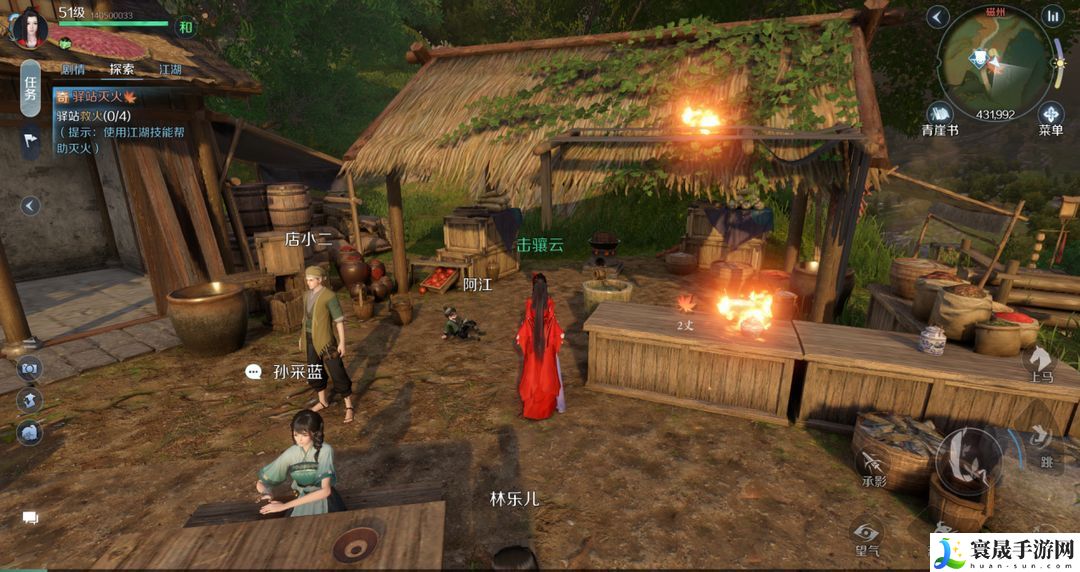The height and width of the screenshot is (572, 1080).
Task: Open the chat message box icon
Action: pos(30,517)
